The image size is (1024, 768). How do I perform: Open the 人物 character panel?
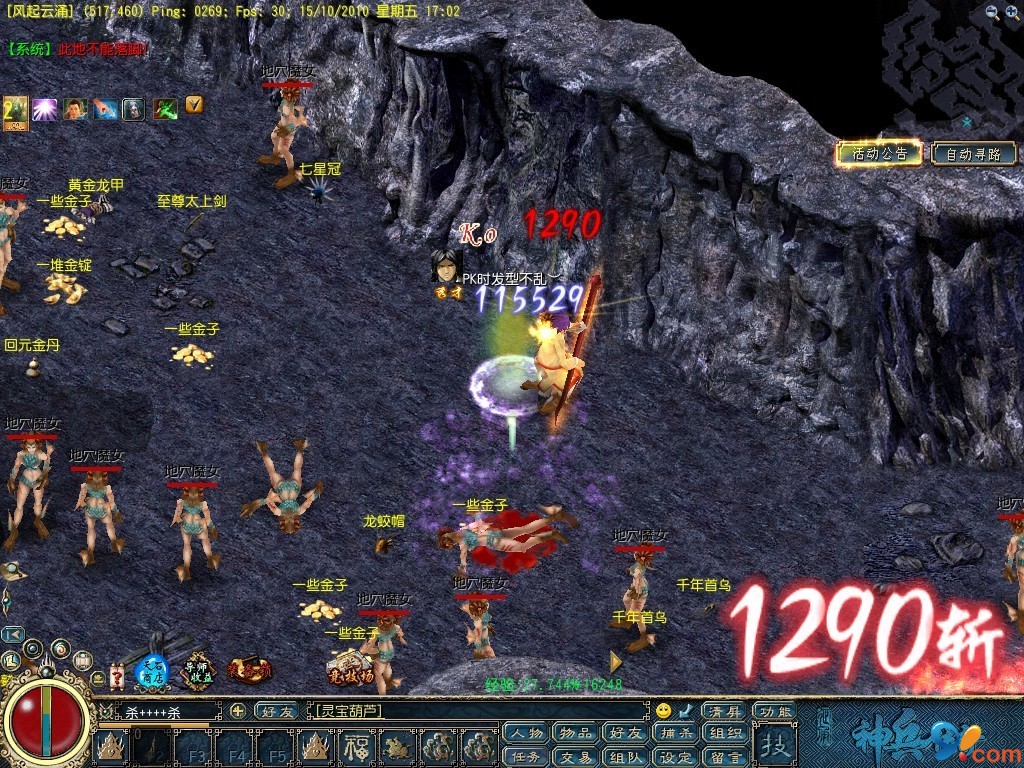526,733
